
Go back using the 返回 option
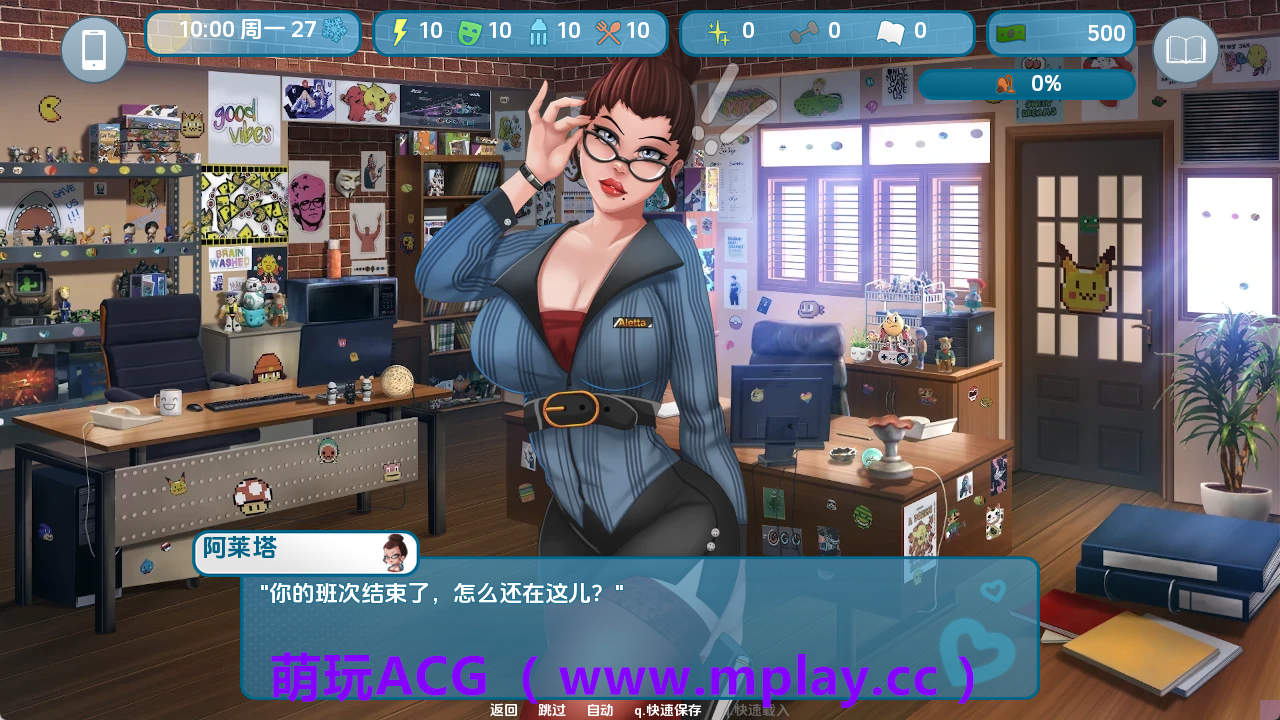(x=503, y=708)
